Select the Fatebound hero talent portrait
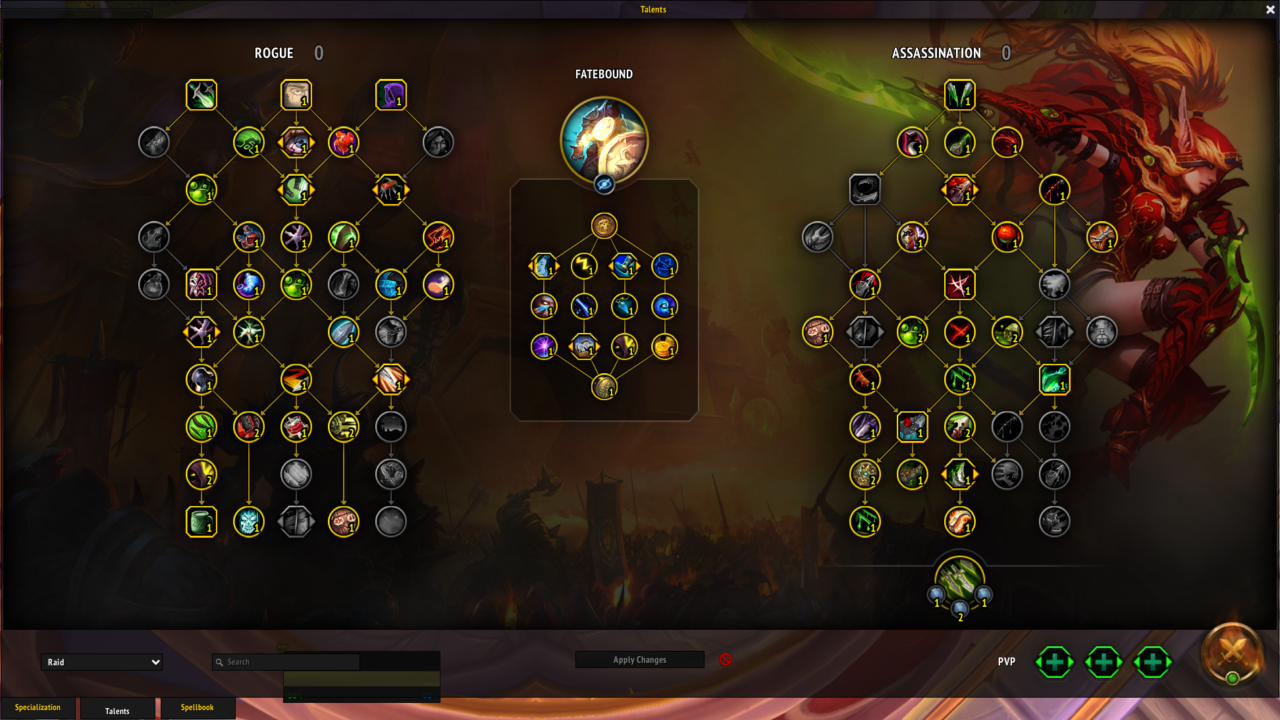This screenshot has height=720, width=1280. [x=604, y=140]
